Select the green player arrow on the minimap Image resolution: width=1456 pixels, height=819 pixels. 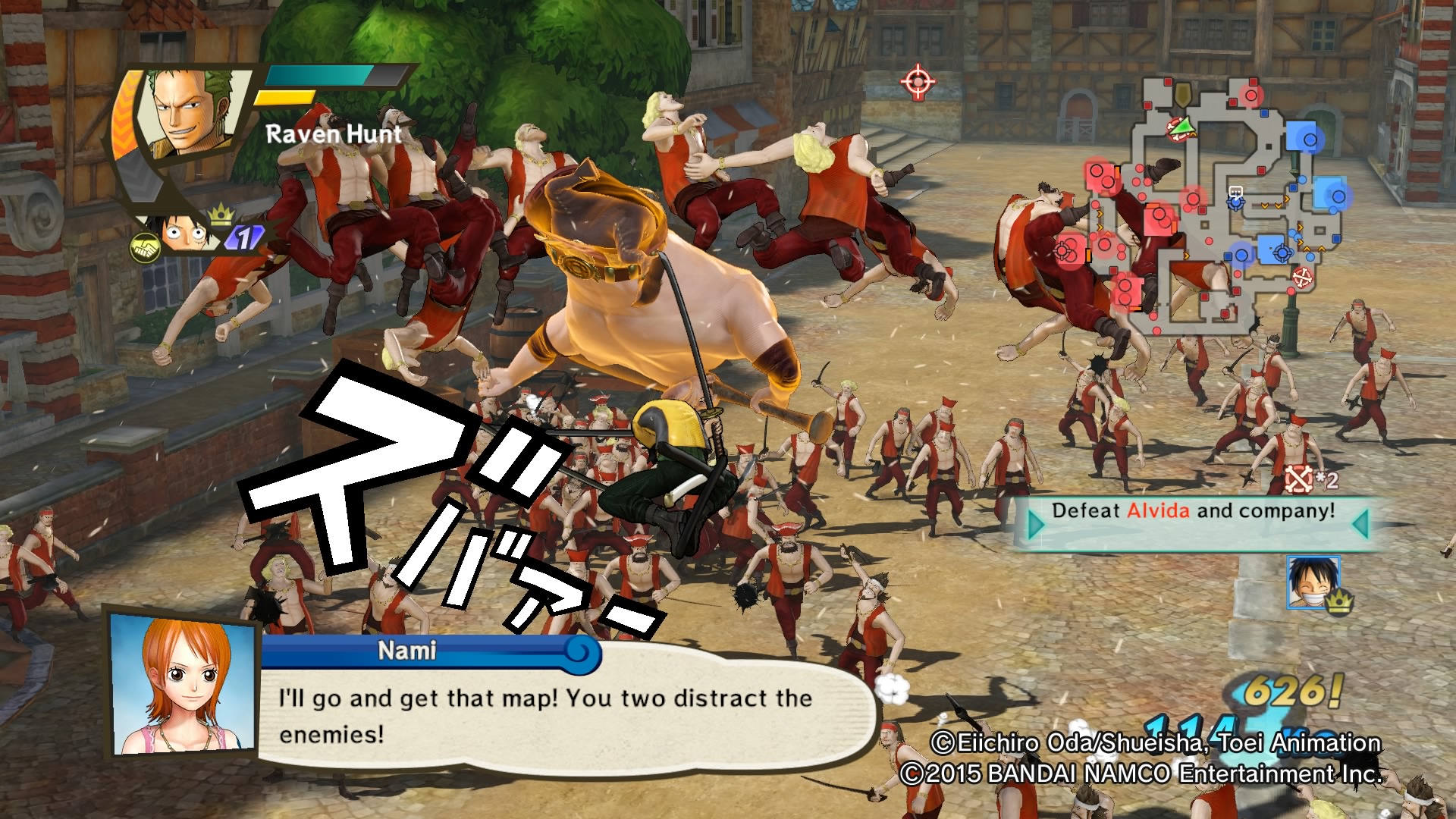(x=1182, y=127)
